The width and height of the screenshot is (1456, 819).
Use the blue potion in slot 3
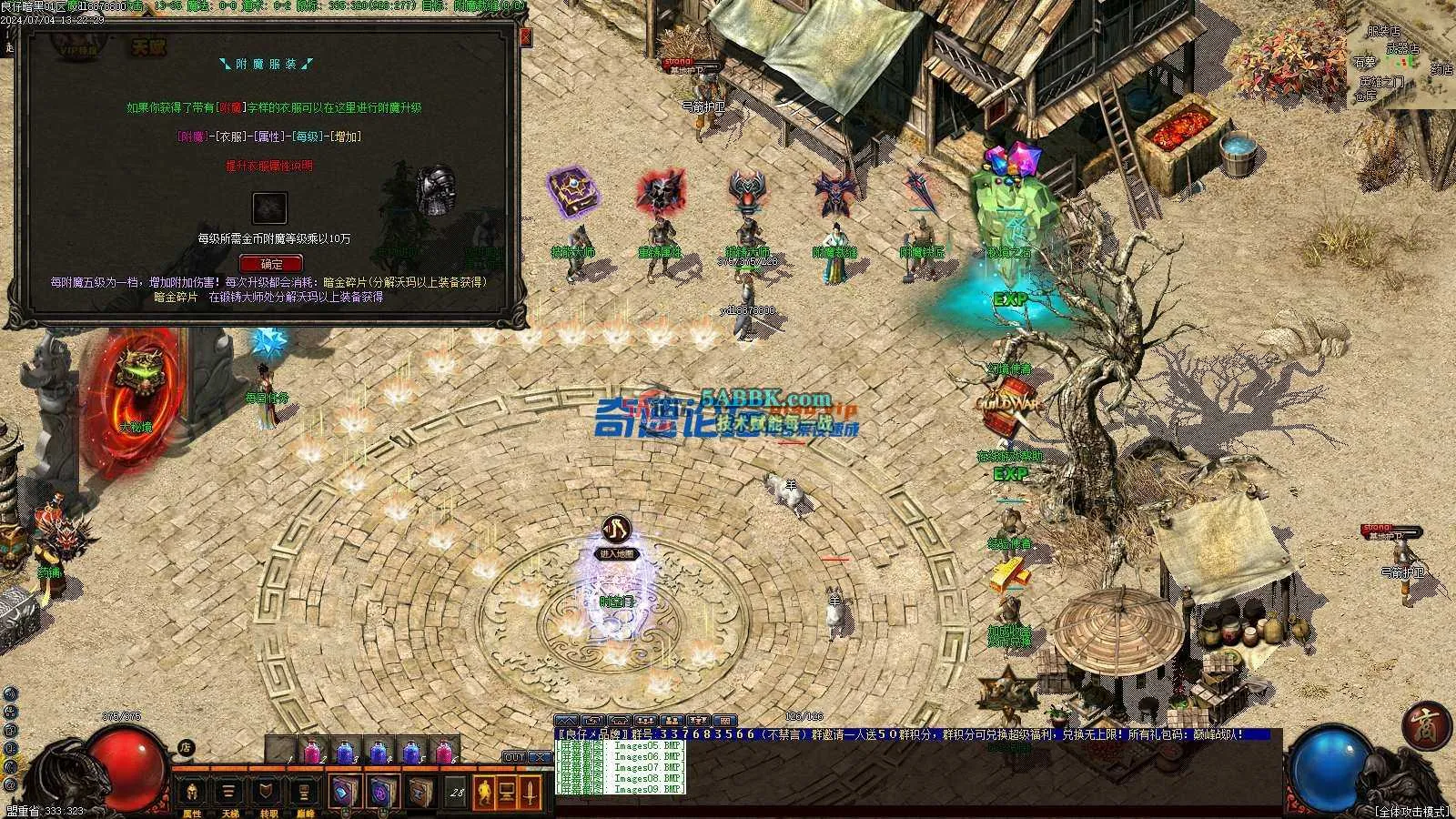point(345,753)
